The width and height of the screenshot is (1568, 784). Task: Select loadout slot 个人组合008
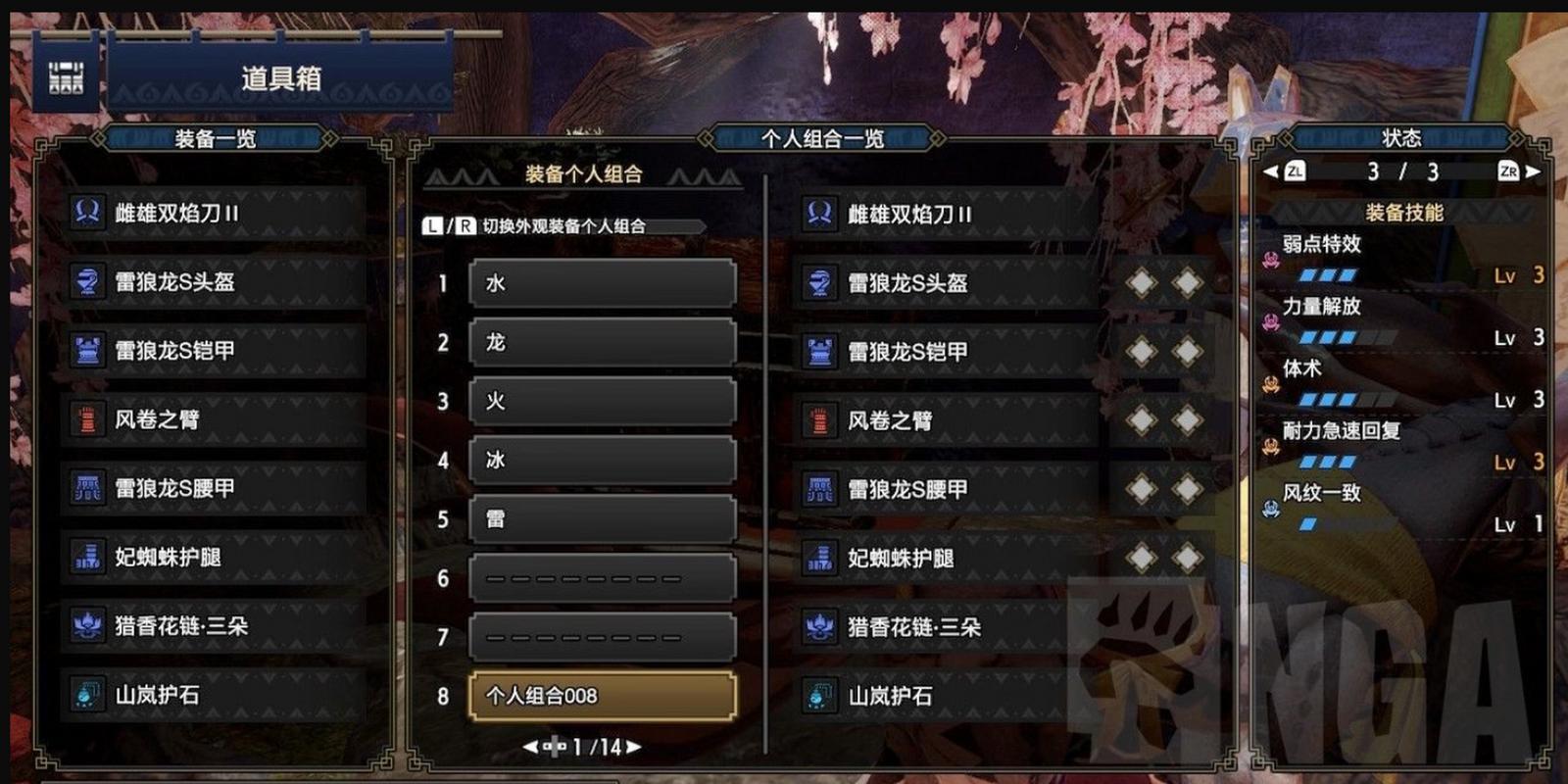(603, 696)
